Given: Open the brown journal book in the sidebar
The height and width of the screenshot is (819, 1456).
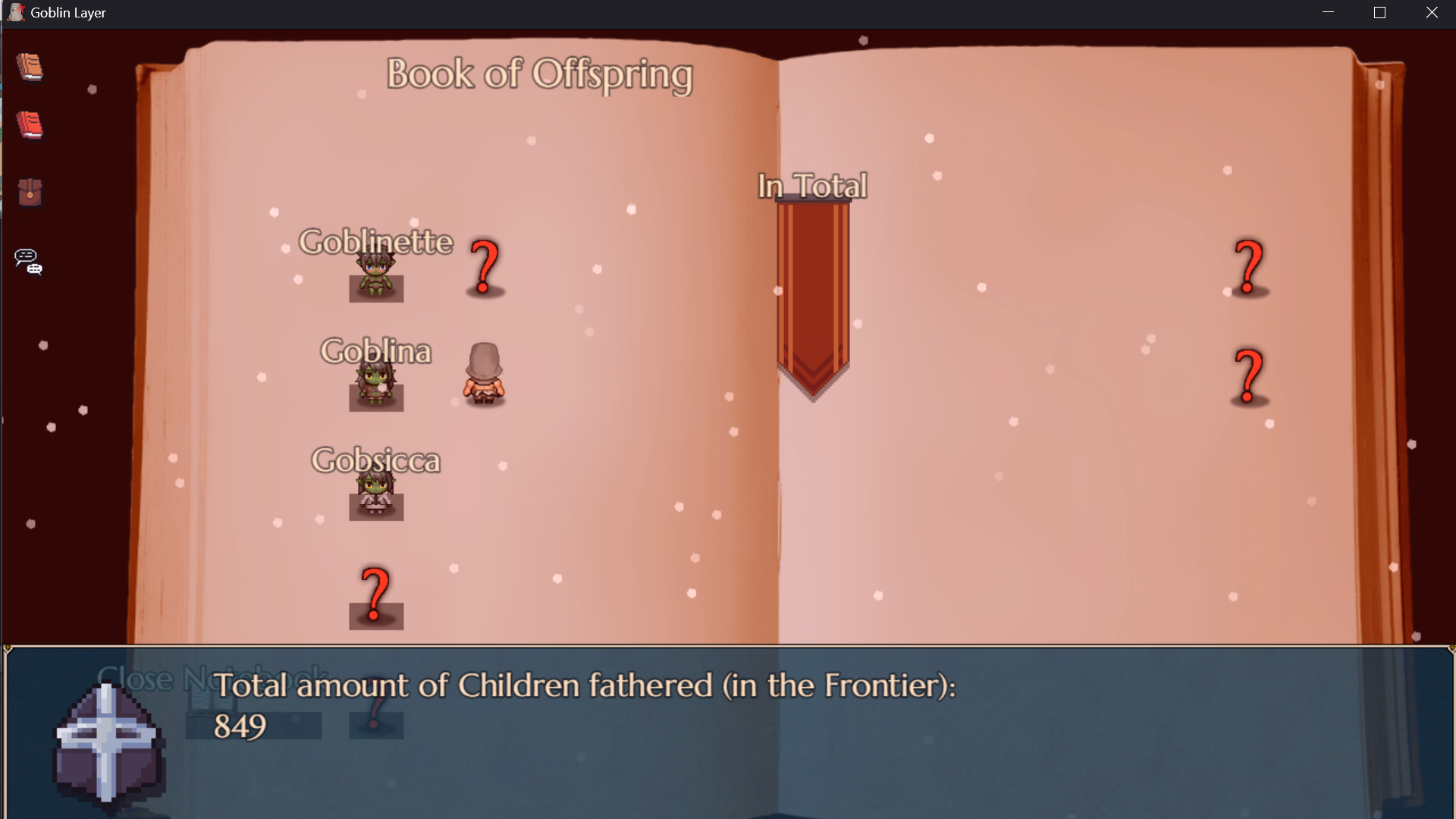Looking at the screenshot, I should coord(29,67).
